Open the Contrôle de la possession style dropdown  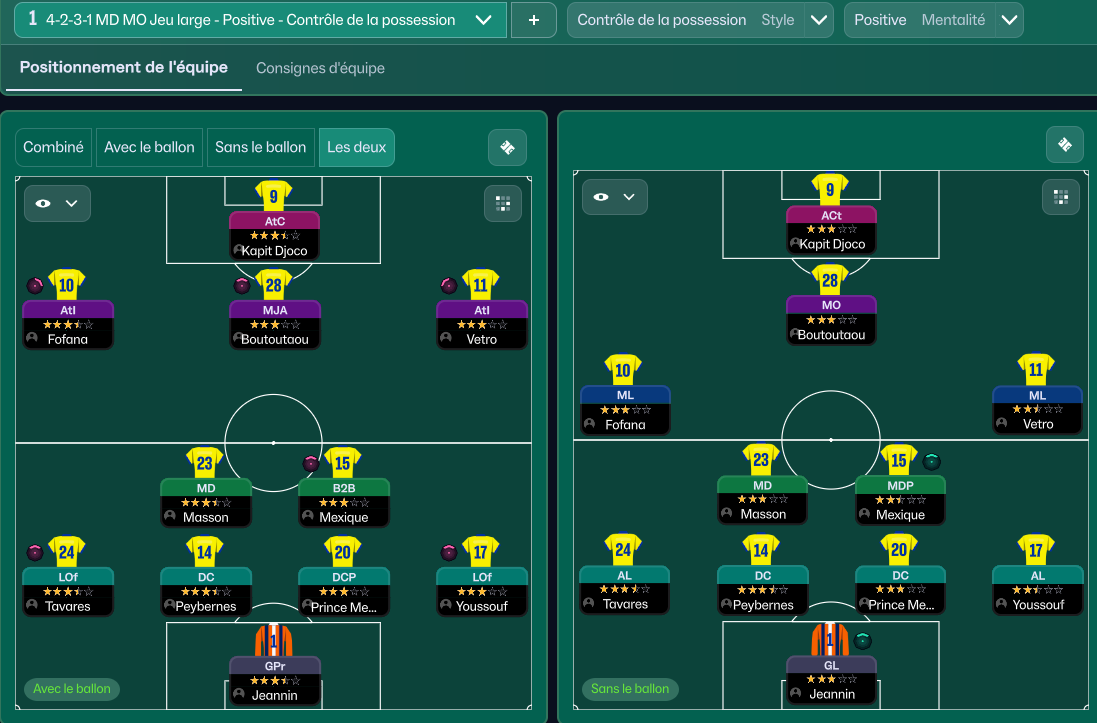[x=820, y=20]
